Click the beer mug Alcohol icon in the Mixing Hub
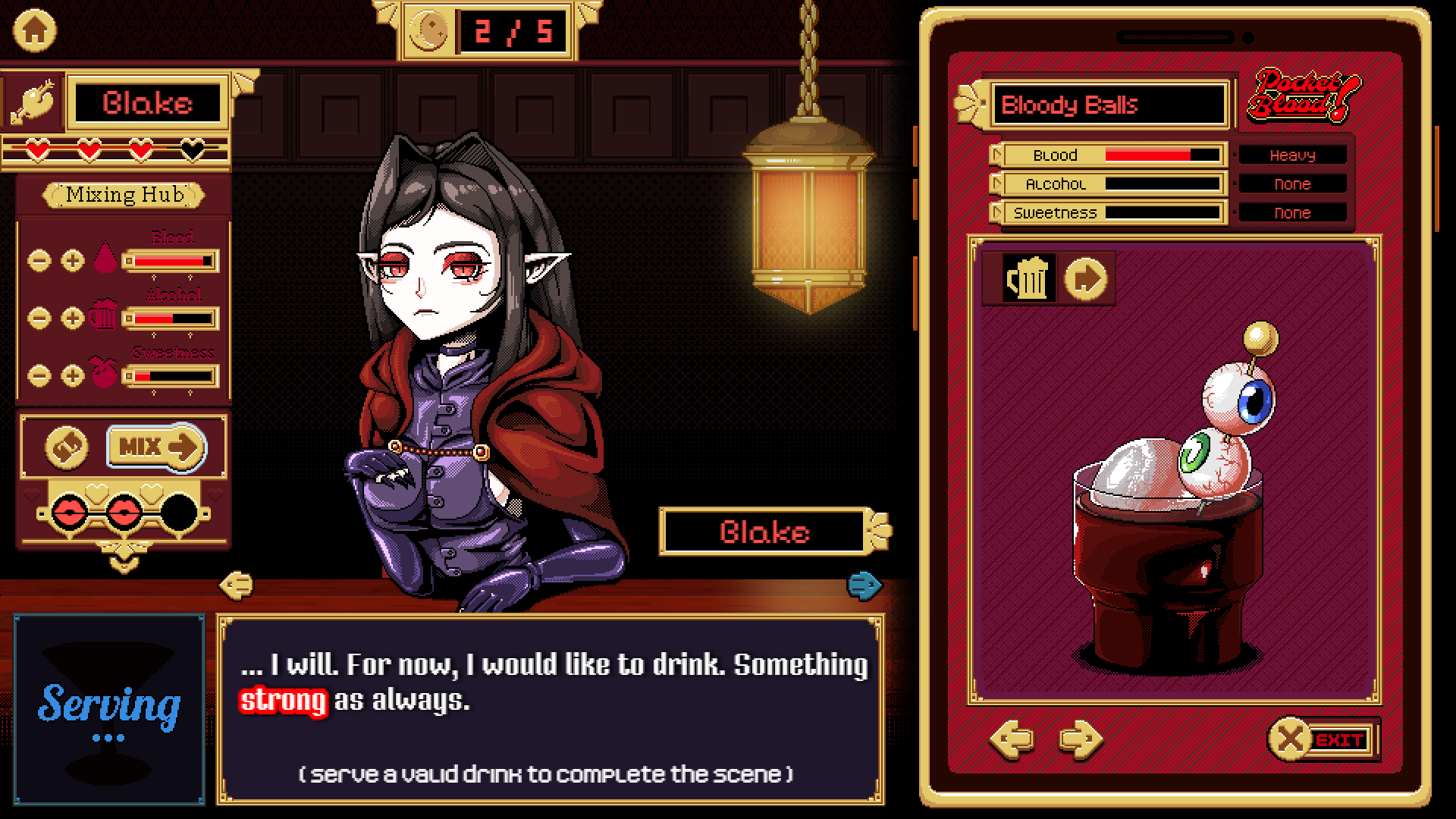The width and height of the screenshot is (1456, 819). [102, 317]
